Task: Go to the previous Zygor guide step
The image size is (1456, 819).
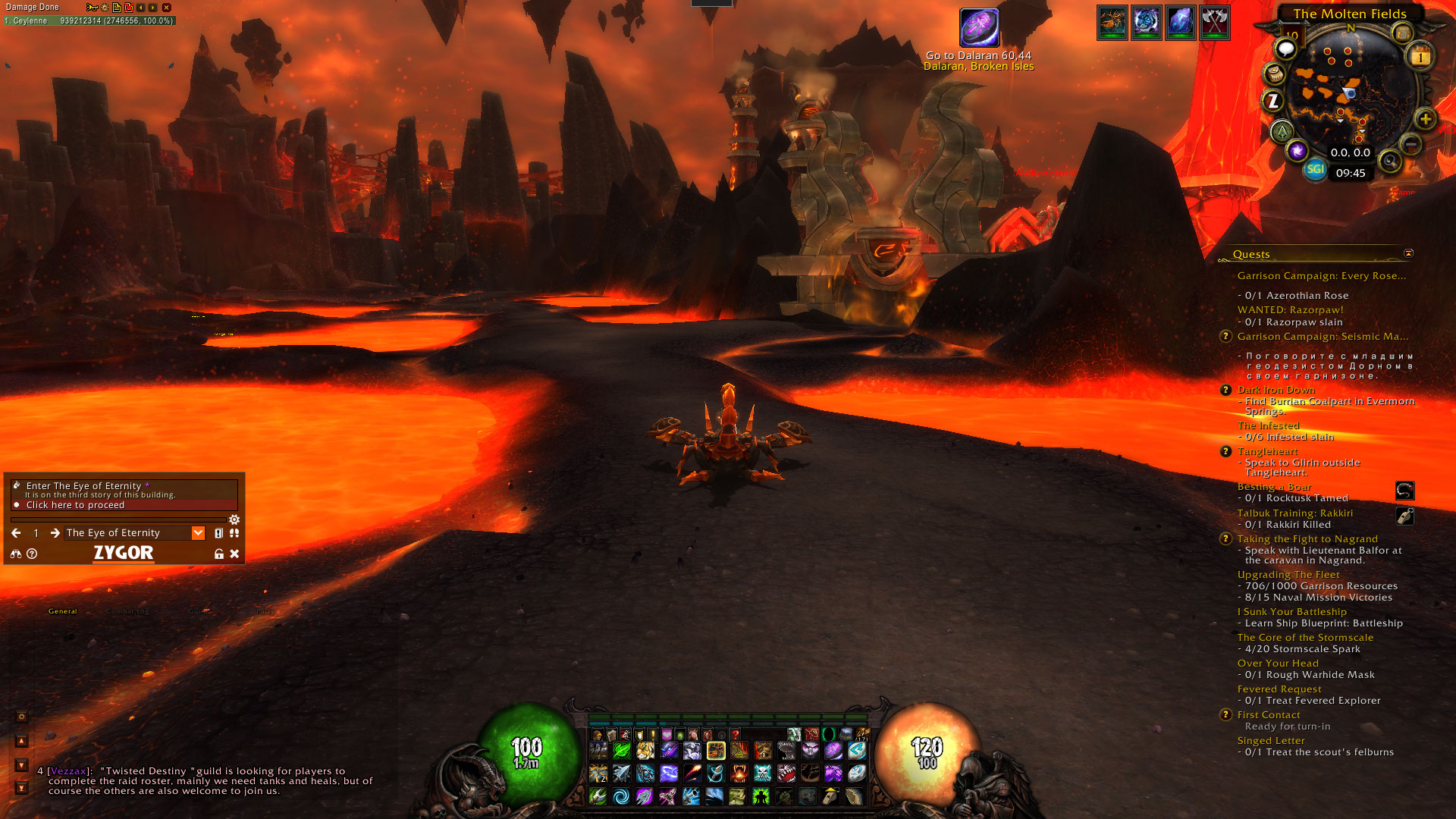Action: (16, 533)
